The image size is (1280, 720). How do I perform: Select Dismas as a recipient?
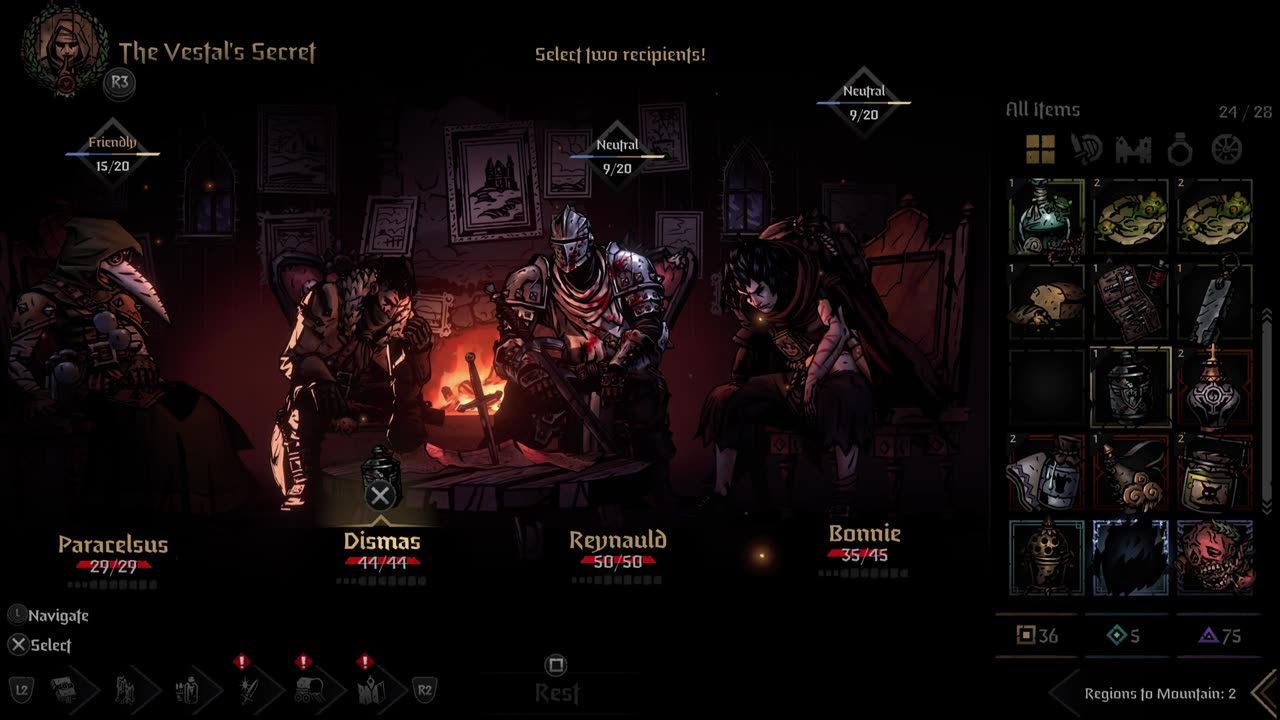(x=381, y=541)
